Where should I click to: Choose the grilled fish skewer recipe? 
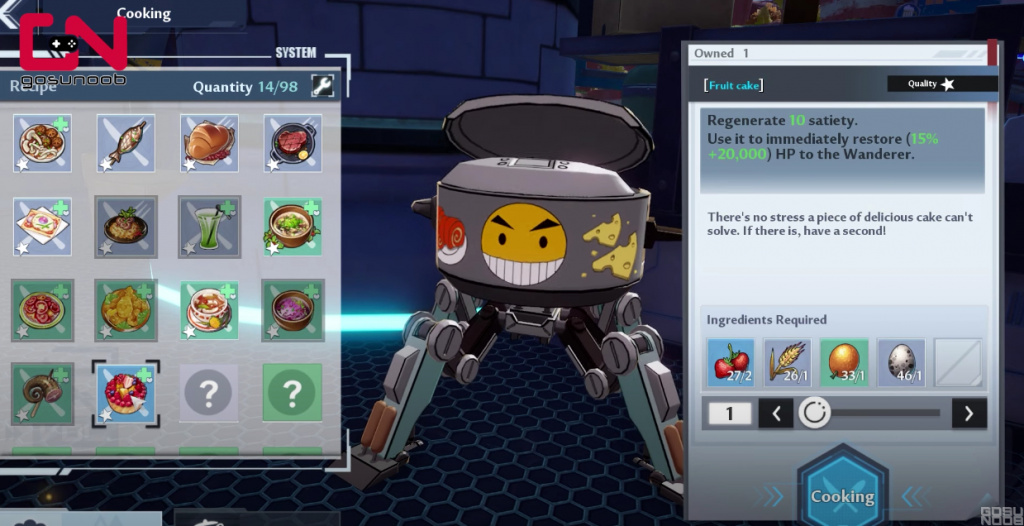click(x=125, y=143)
